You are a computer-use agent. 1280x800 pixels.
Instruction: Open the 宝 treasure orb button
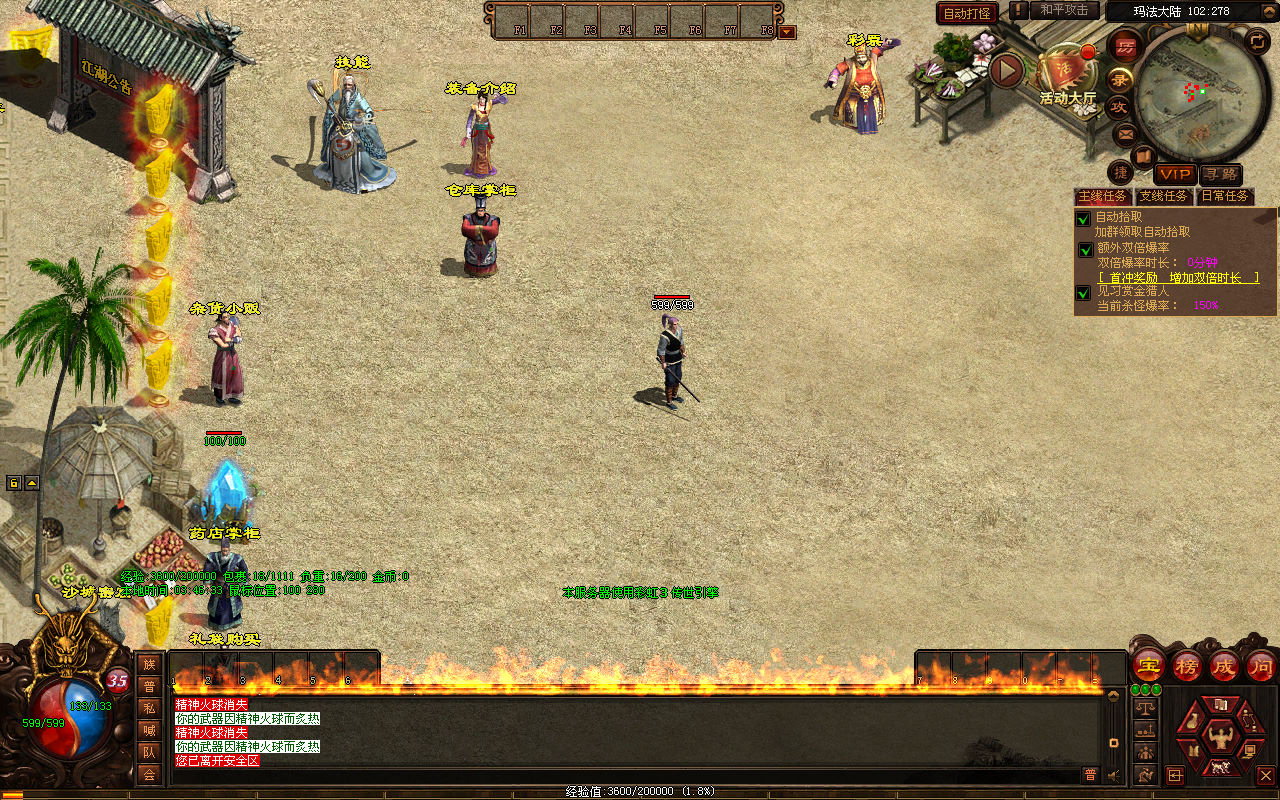[1149, 665]
